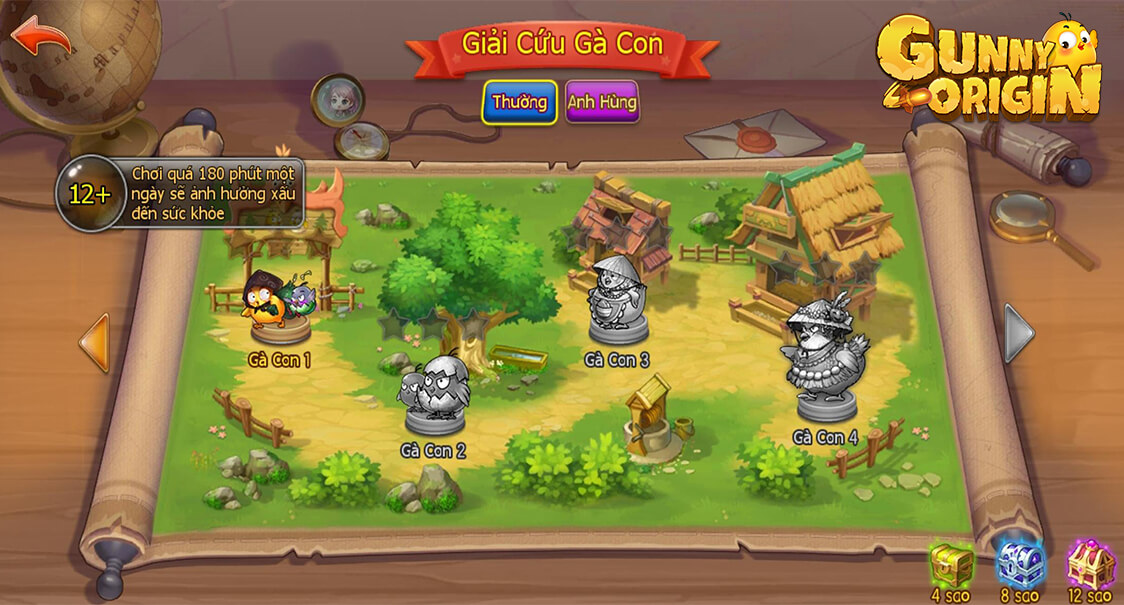The image size is (1124, 605).
Task: Select the Anh Hùng mode tab
Action: 602,102
